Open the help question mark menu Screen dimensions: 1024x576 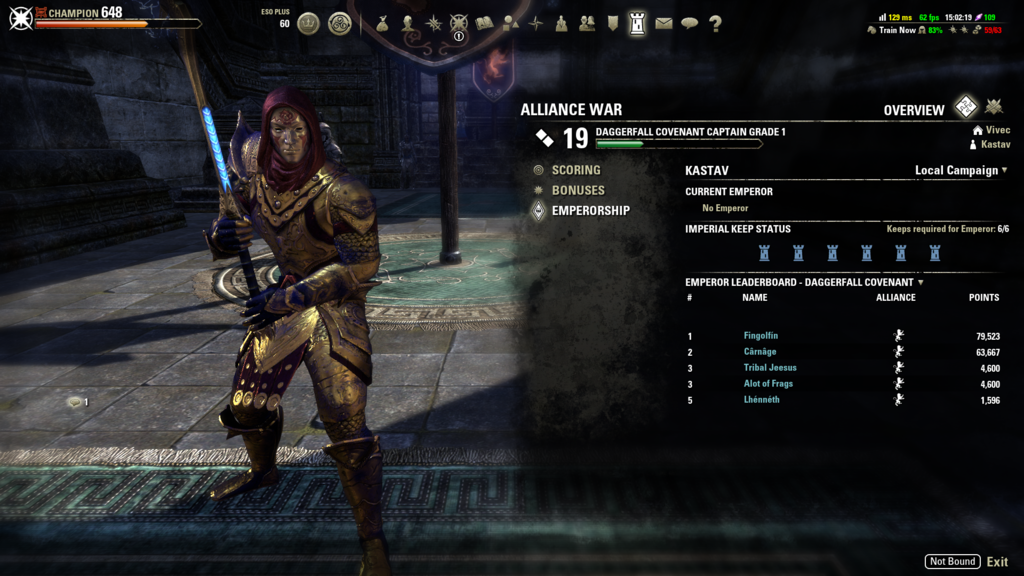click(x=716, y=24)
